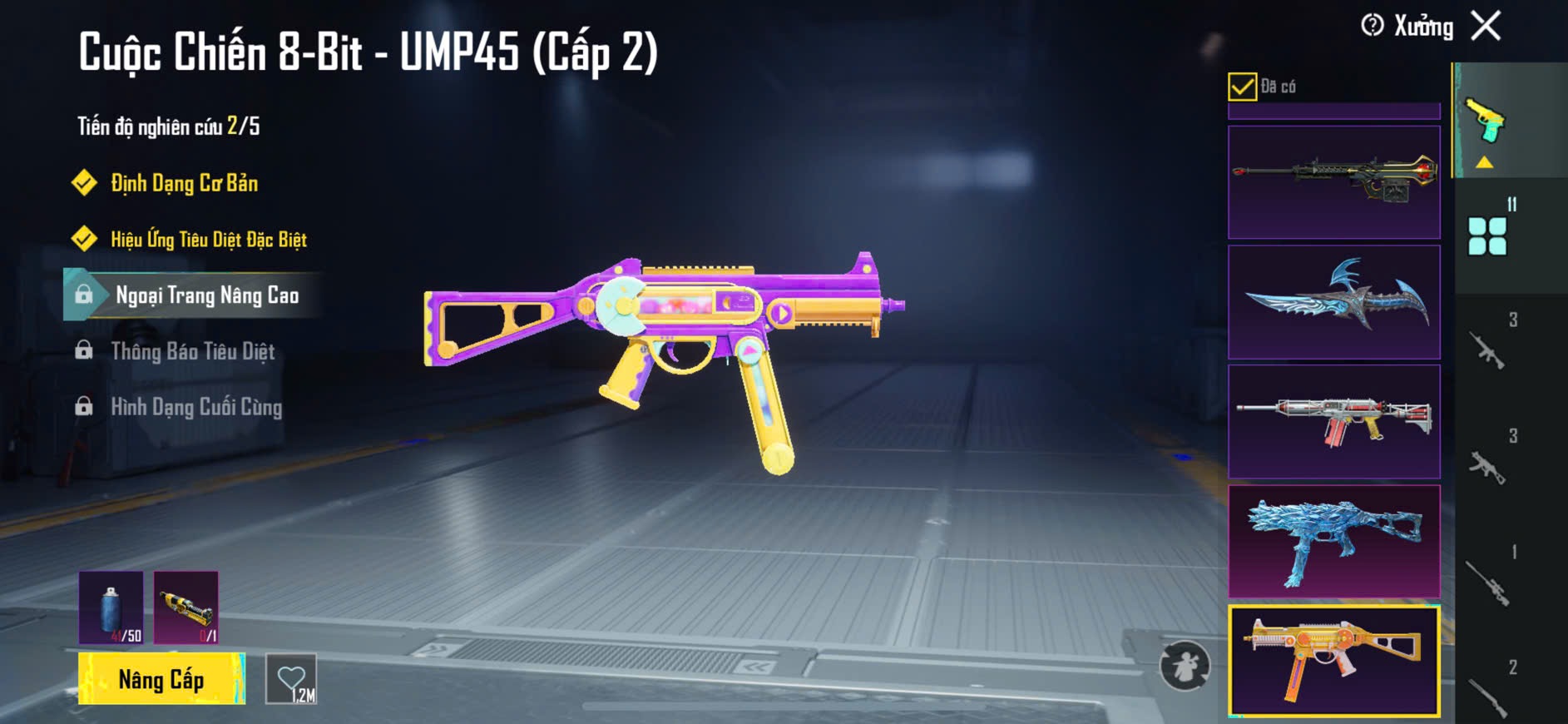Screen dimensions: 1568x724
Task: Tap the yellow Nâng Cấp upgrade button
Action: click(161, 679)
